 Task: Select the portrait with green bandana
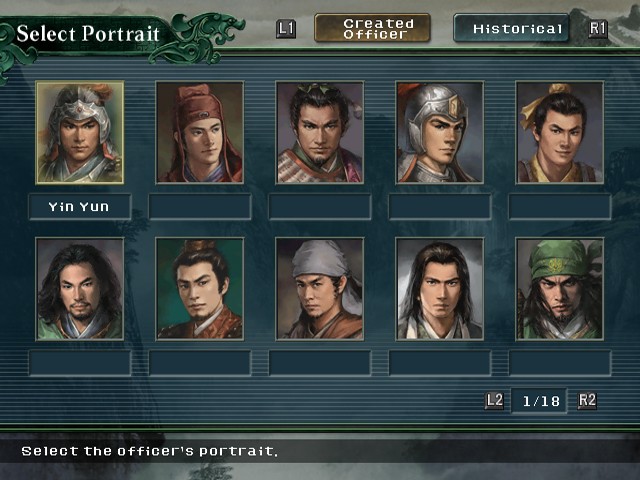560,288
